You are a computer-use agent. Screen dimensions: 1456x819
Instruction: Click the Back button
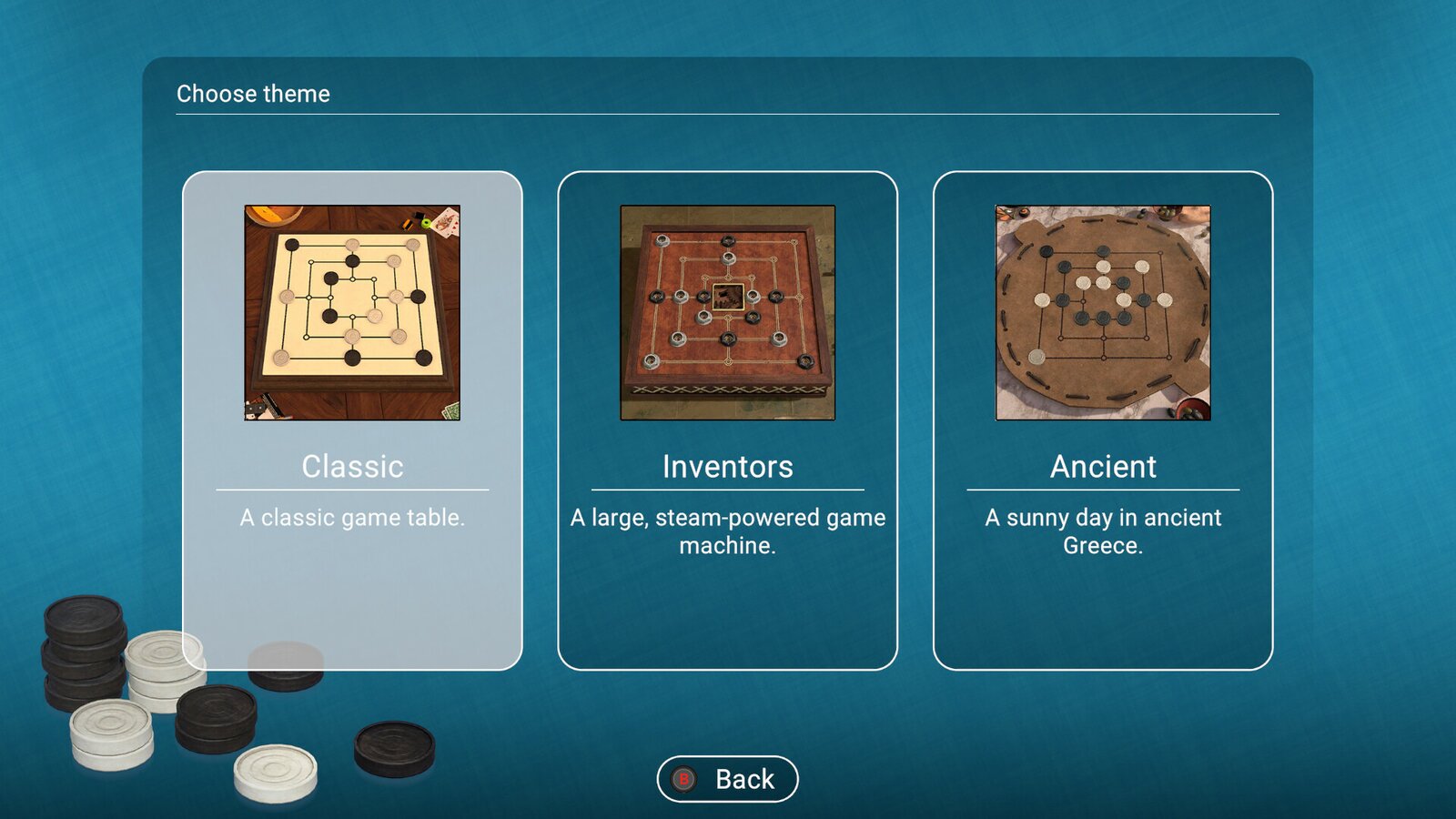(727, 778)
